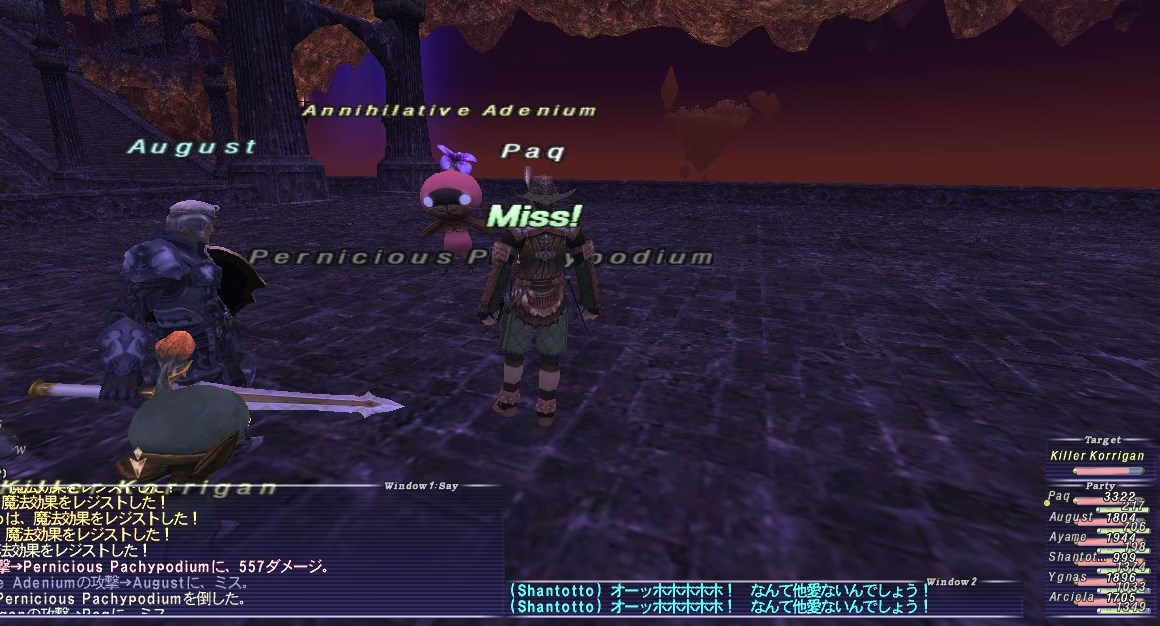The height and width of the screenshot is (626, 1160).
Task: Open the Window 1 Say chat log
Action: click(250, 550)
